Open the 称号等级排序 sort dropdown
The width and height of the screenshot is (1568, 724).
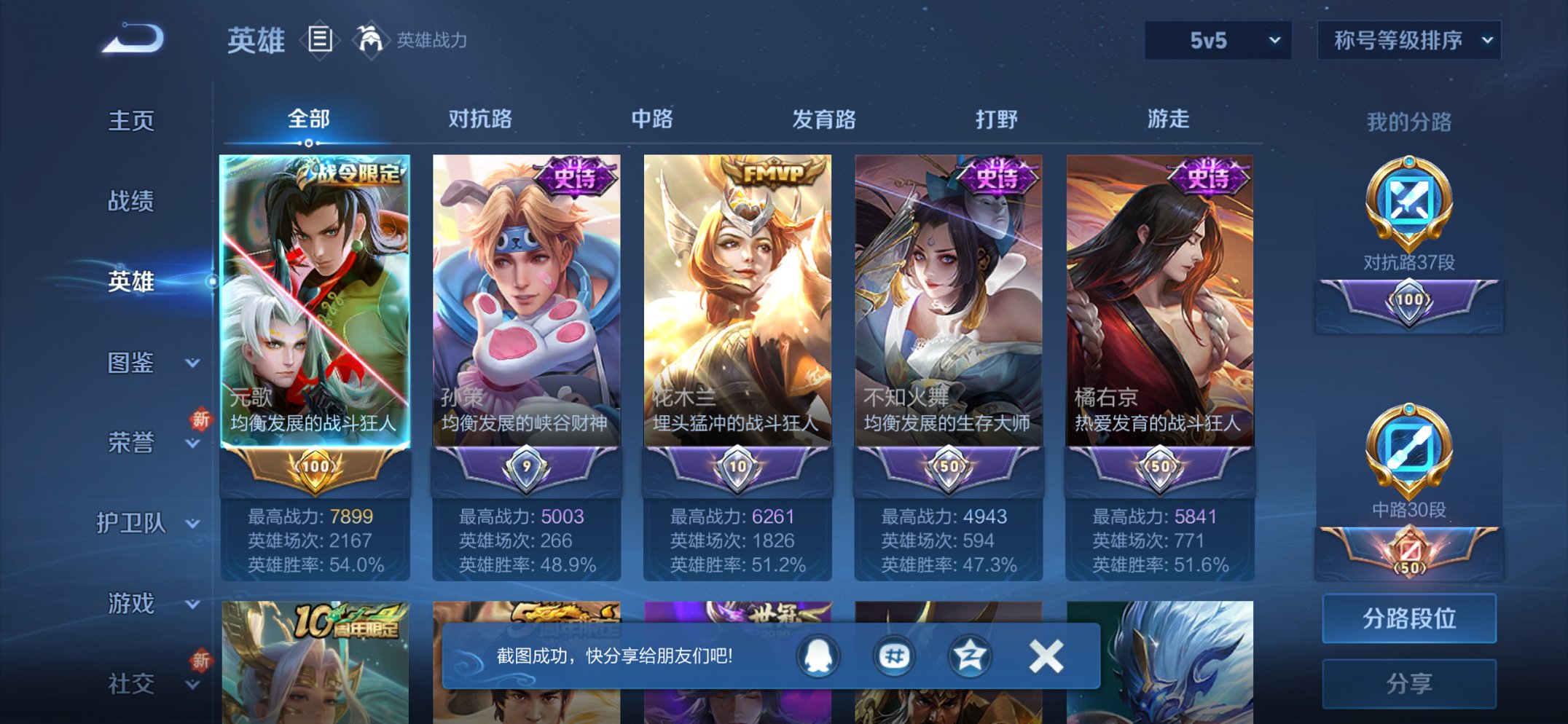[x=1406, y=42]
